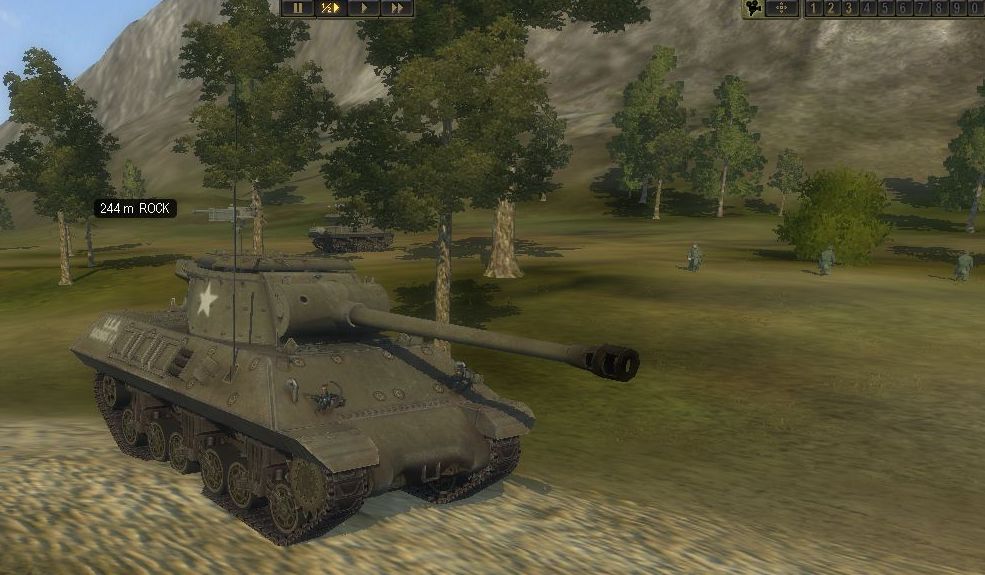Click the movie camera icon
Image resolution: width=985 pixels, height=575 pixels.
pyautogui.click(x=754, y=8)
